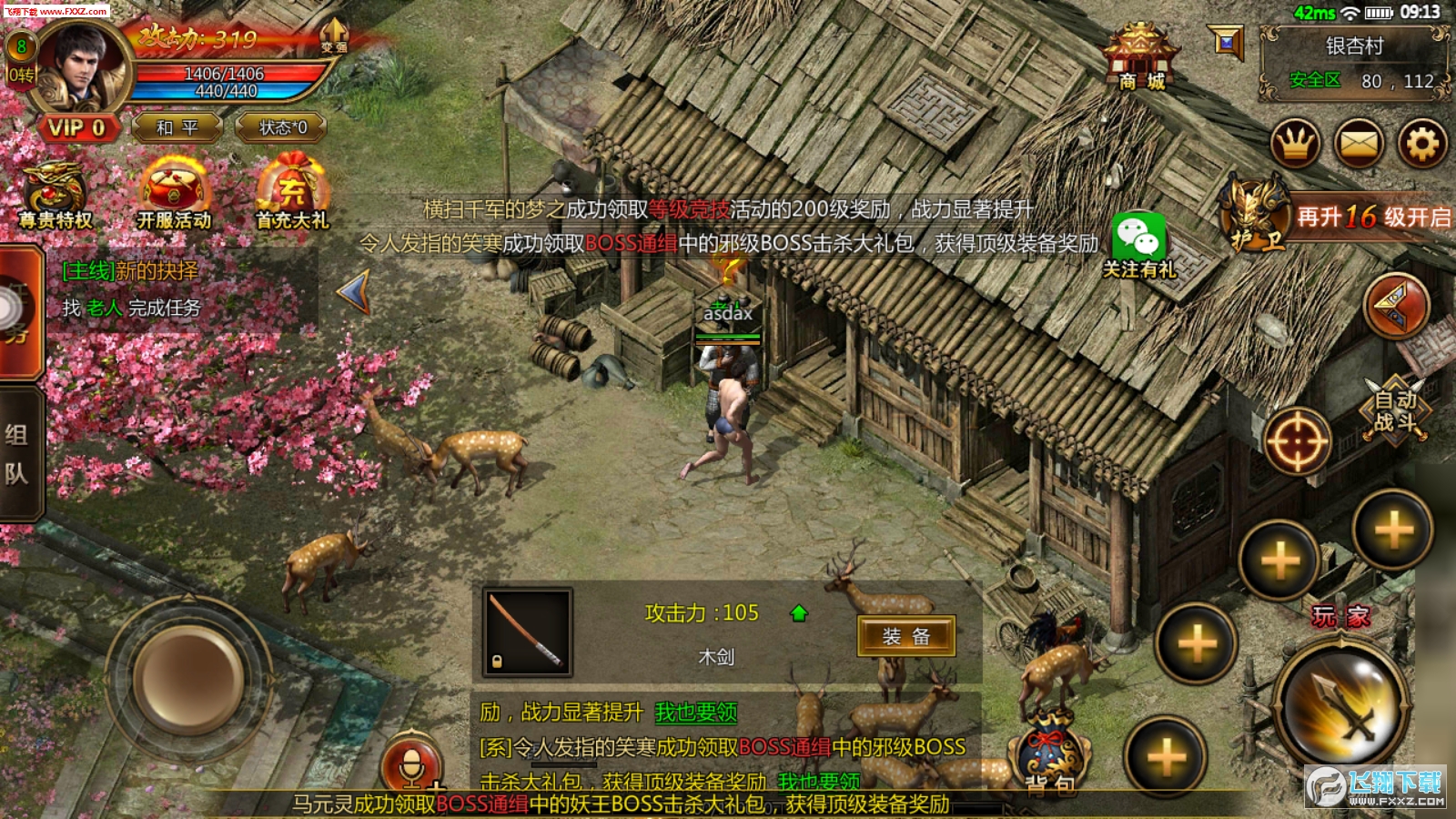
Task: Open the gear settings icon
Action: [x=1422, y=143]
